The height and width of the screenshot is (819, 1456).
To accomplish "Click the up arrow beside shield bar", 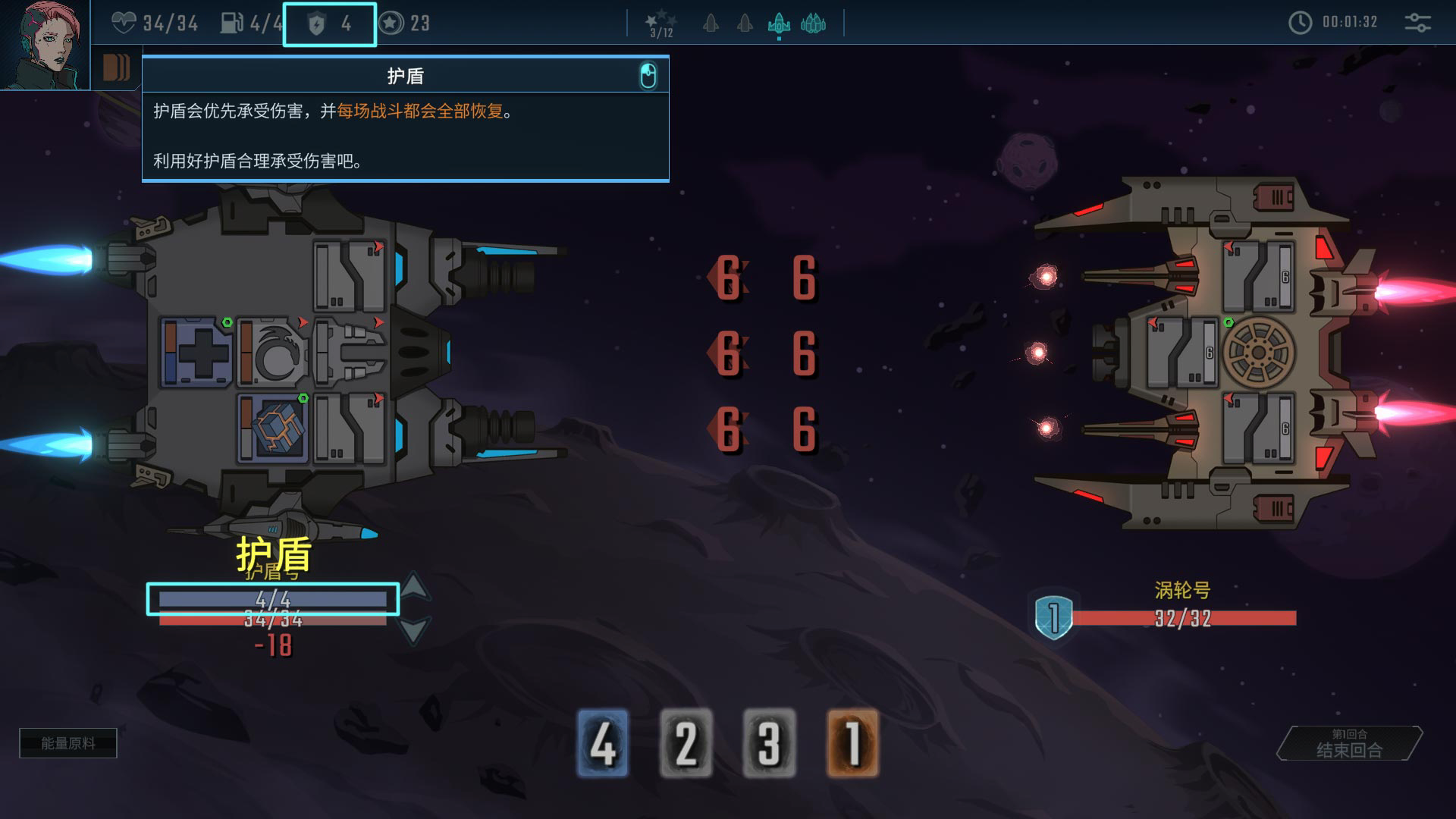I will click(x=414, y=586).
